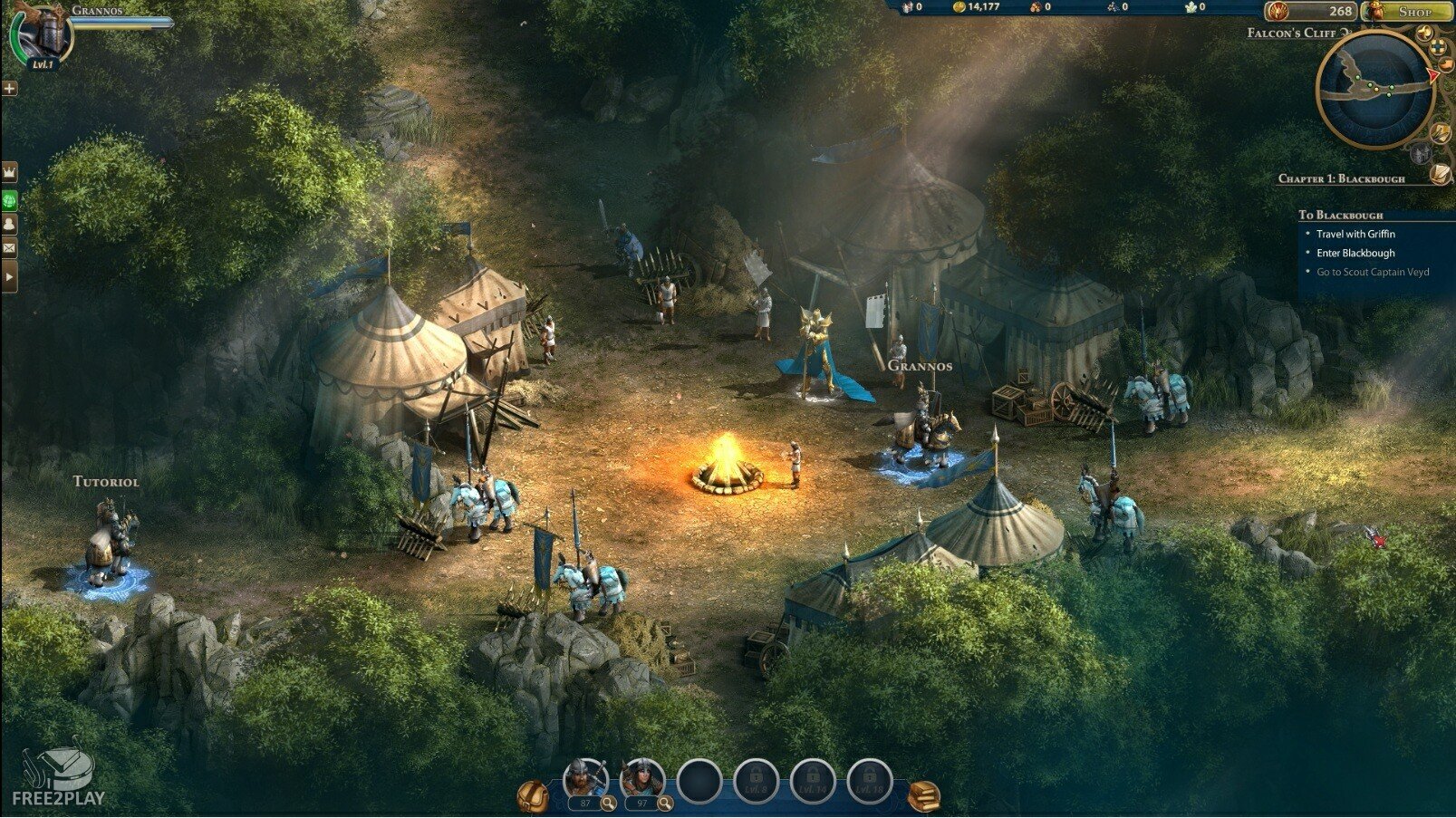Click the horn icon beside the minimap
The image size is (1456, 818).
click(1425, 34)
